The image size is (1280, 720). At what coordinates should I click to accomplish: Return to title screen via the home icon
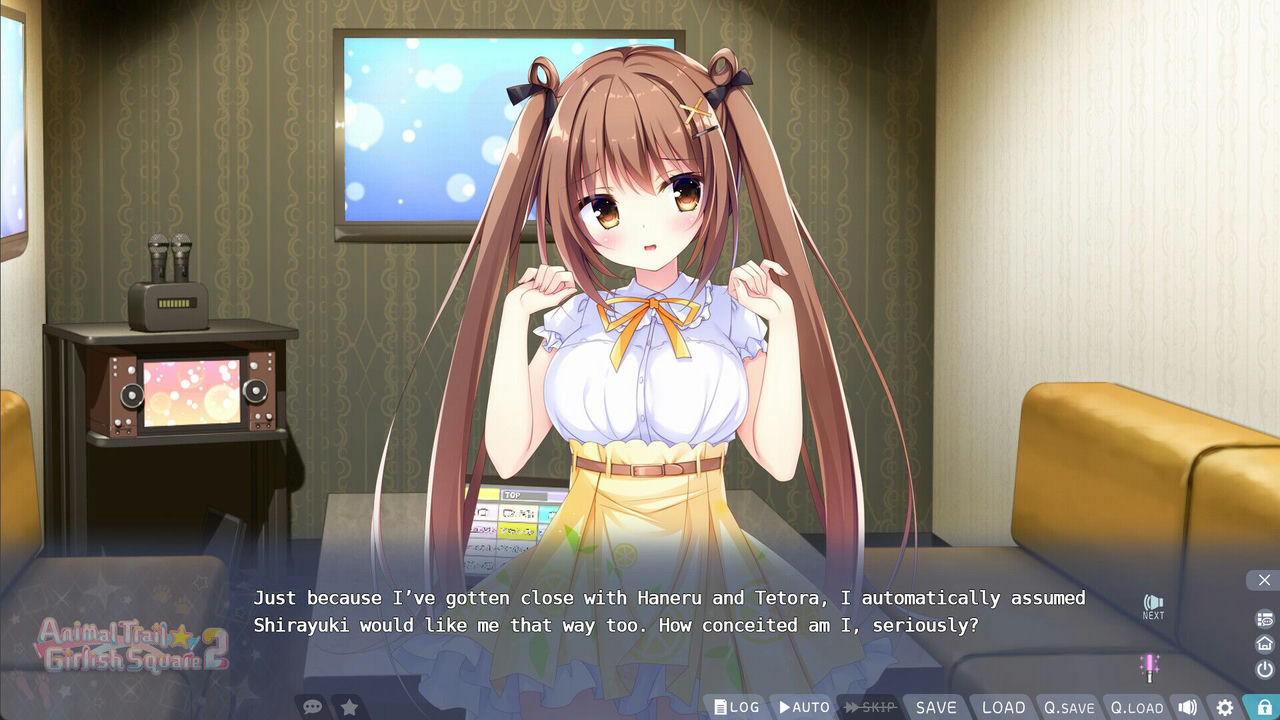1262,643
